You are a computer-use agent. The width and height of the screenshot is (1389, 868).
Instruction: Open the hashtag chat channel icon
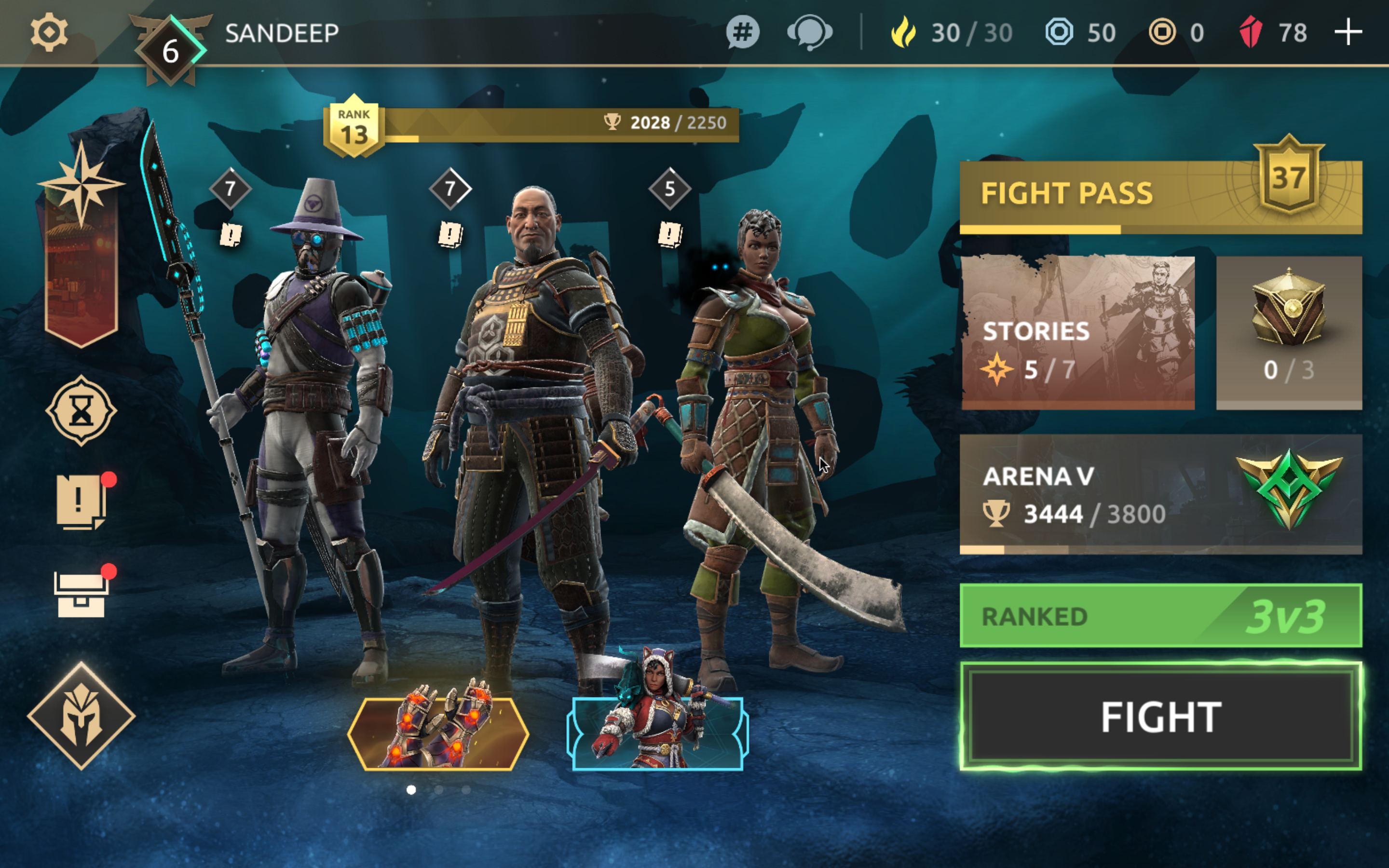742,32
